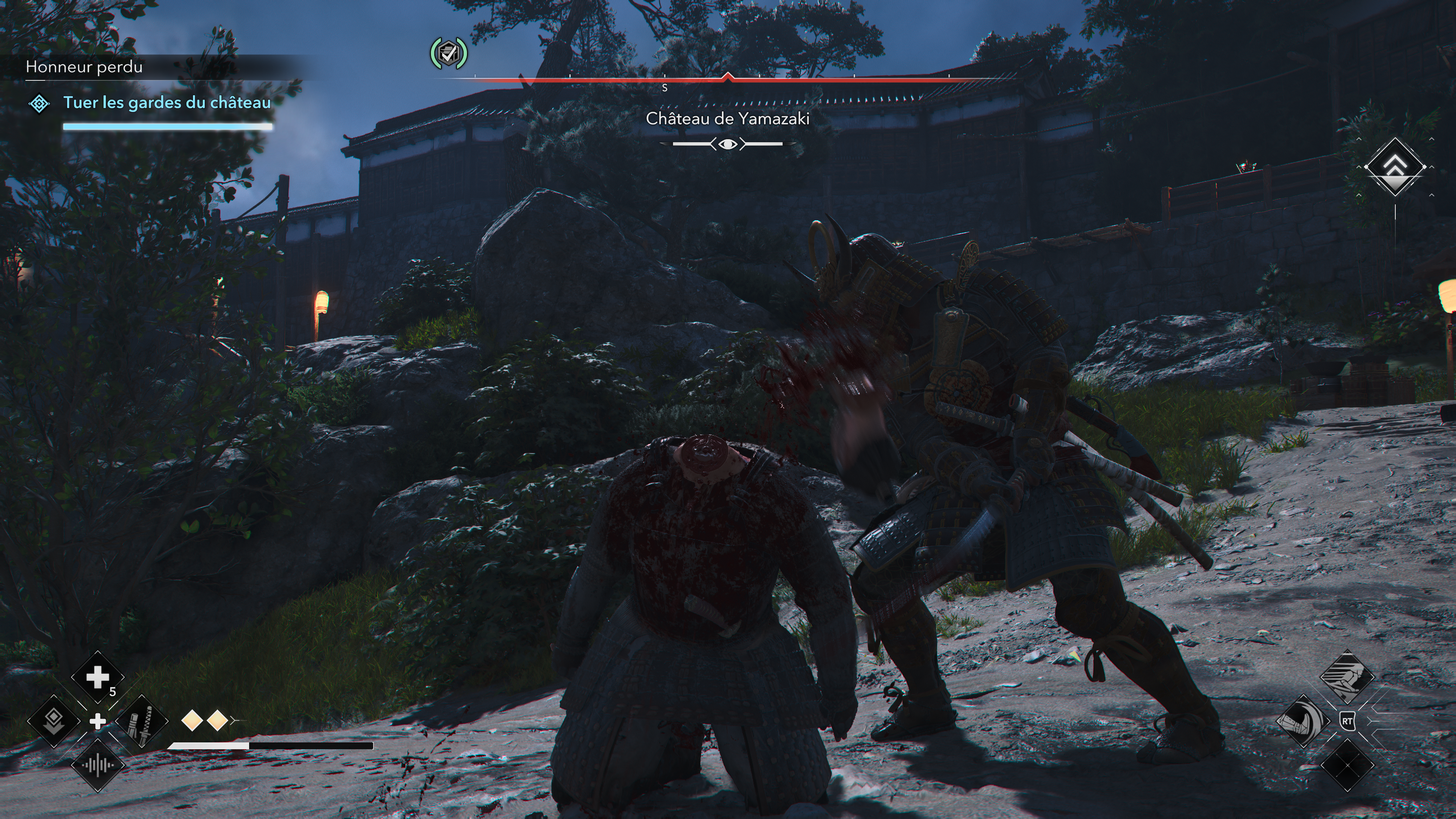Click the compass bar's red center marker
The width and height of the screenshot is (1456, 819).
pos(728,77)
